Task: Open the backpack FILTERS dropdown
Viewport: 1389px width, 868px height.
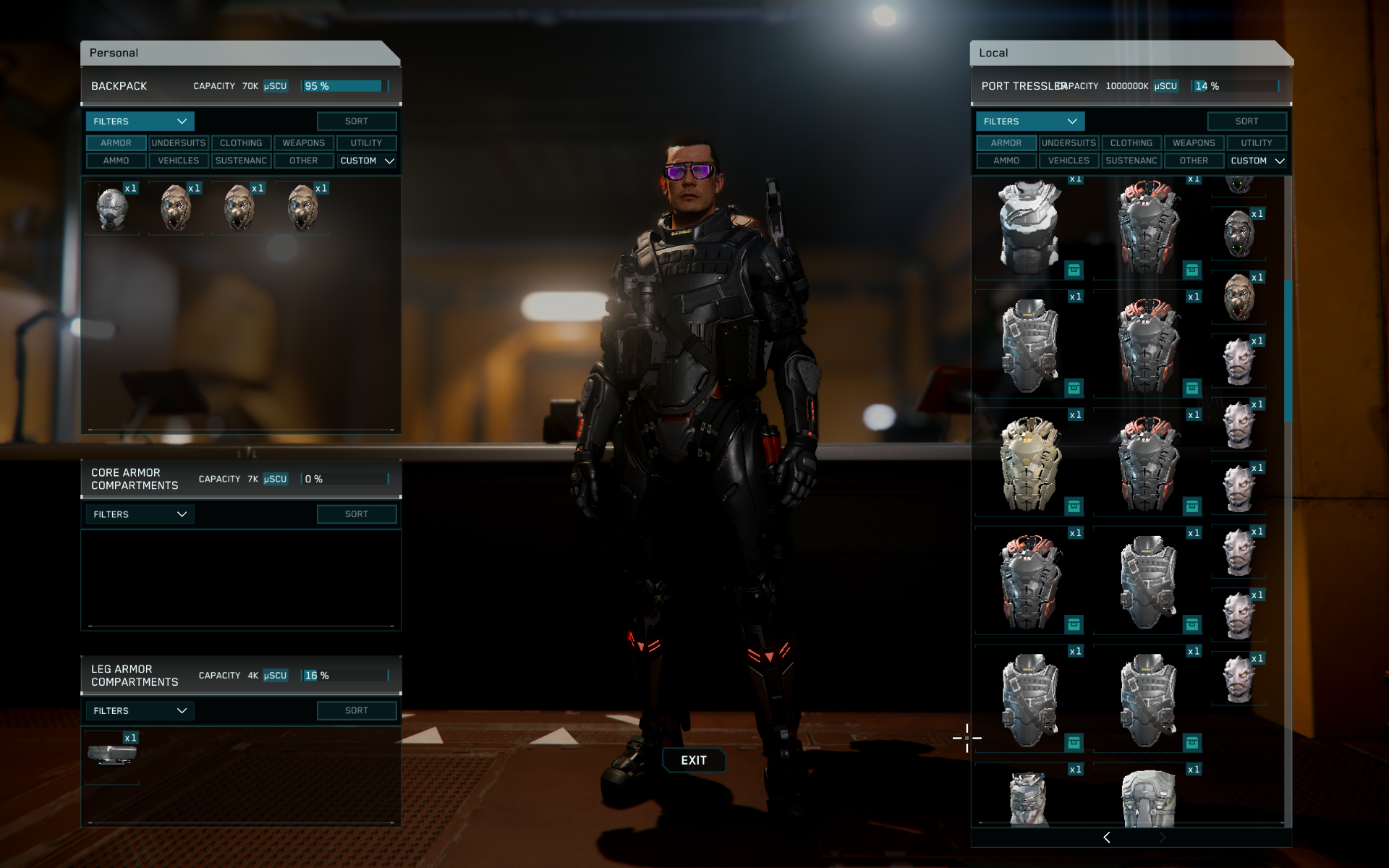Action: 140,122
